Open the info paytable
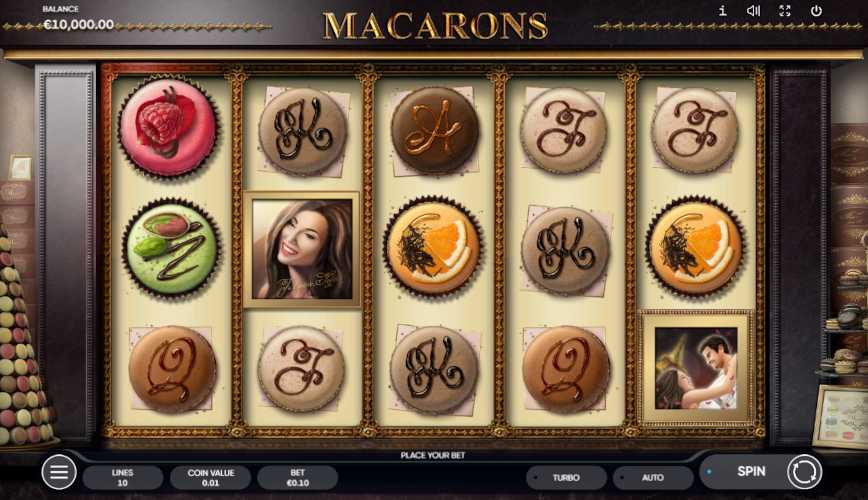Image resolution: width=868 pixels, height=500 pixels. [722, 11]
